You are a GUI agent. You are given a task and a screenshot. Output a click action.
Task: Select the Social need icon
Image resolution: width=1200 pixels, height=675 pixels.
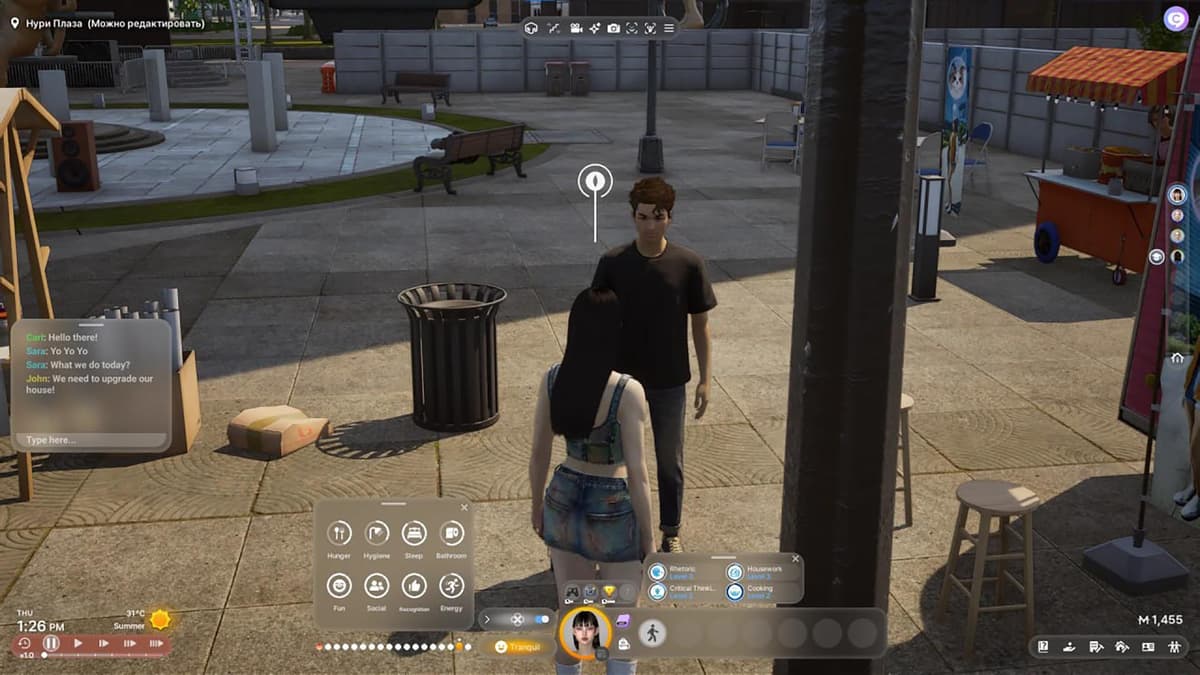(x=377, y=586)
